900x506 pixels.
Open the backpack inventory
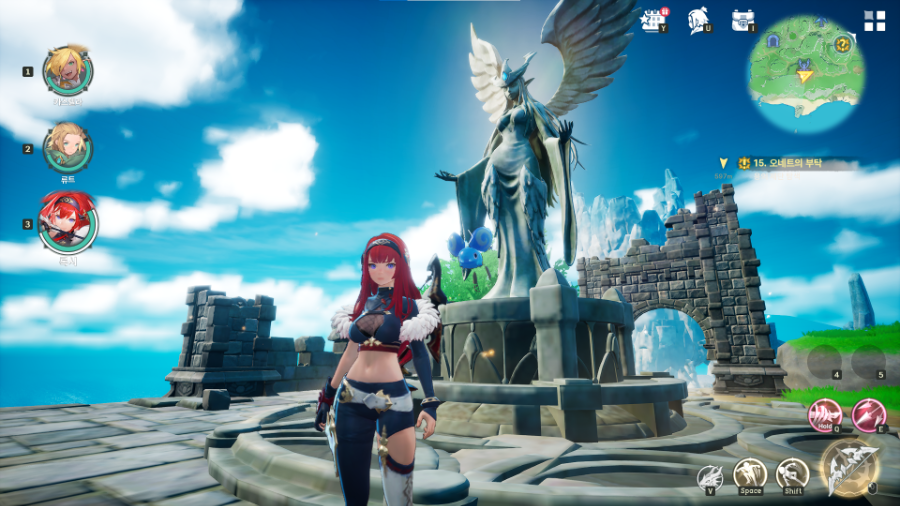742,20
